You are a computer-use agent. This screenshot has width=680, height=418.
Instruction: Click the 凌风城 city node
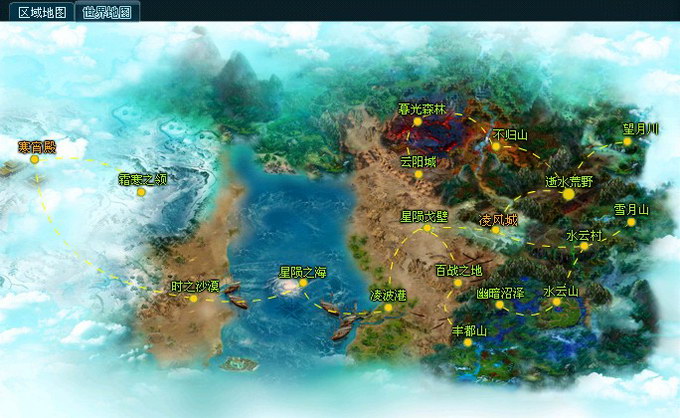coord(495,230)
